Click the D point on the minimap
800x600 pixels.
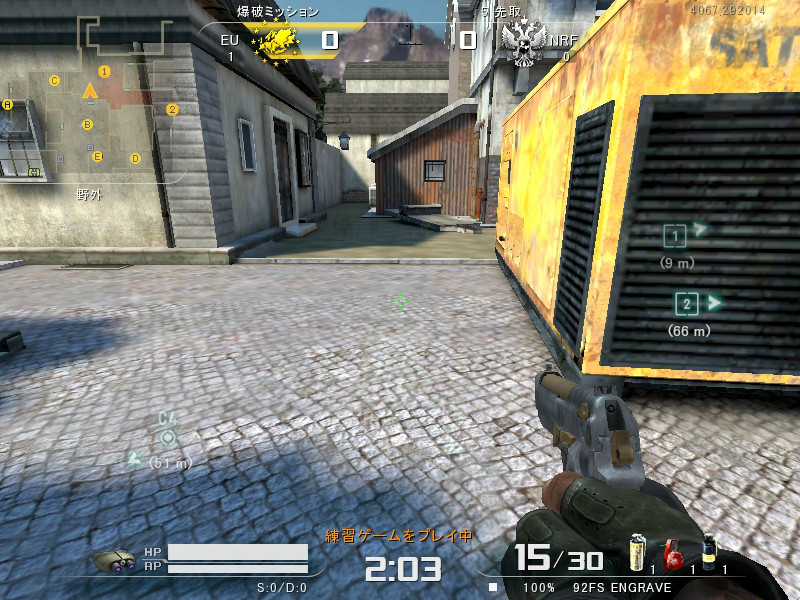point(135,158)
